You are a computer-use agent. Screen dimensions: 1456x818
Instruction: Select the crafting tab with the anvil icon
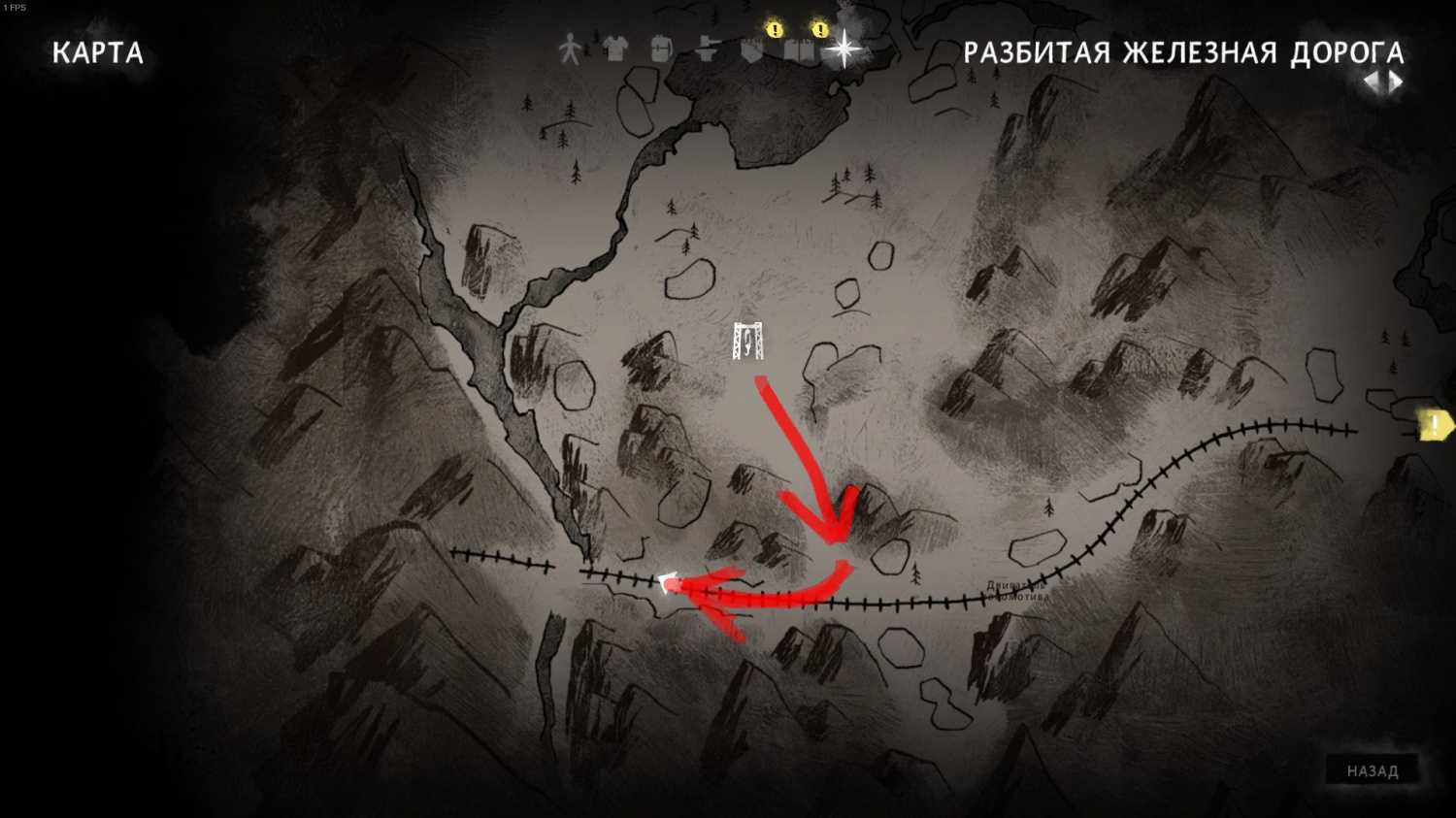tap(706, 50)
